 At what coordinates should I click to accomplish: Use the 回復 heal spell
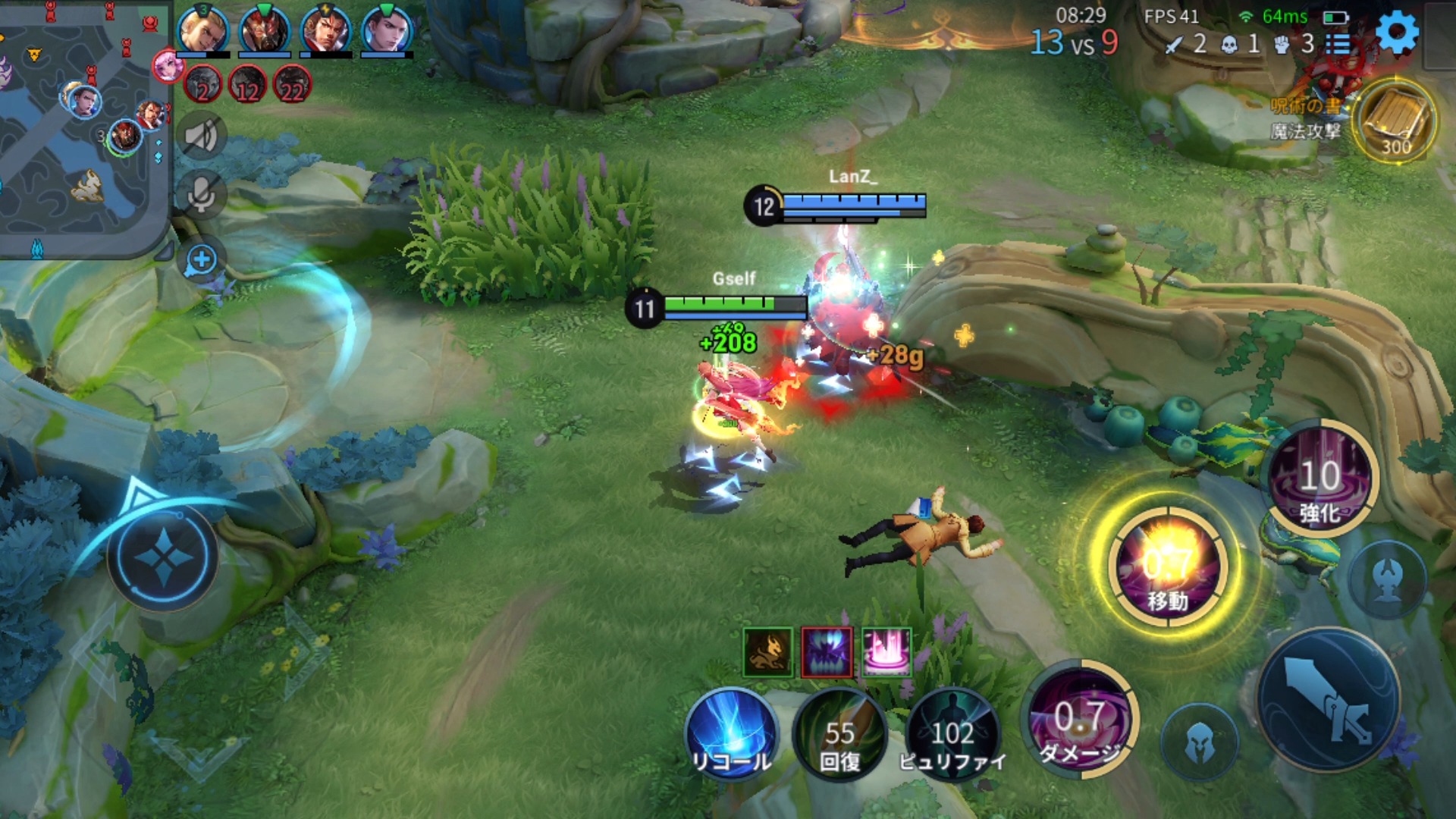tap(839, 734)
